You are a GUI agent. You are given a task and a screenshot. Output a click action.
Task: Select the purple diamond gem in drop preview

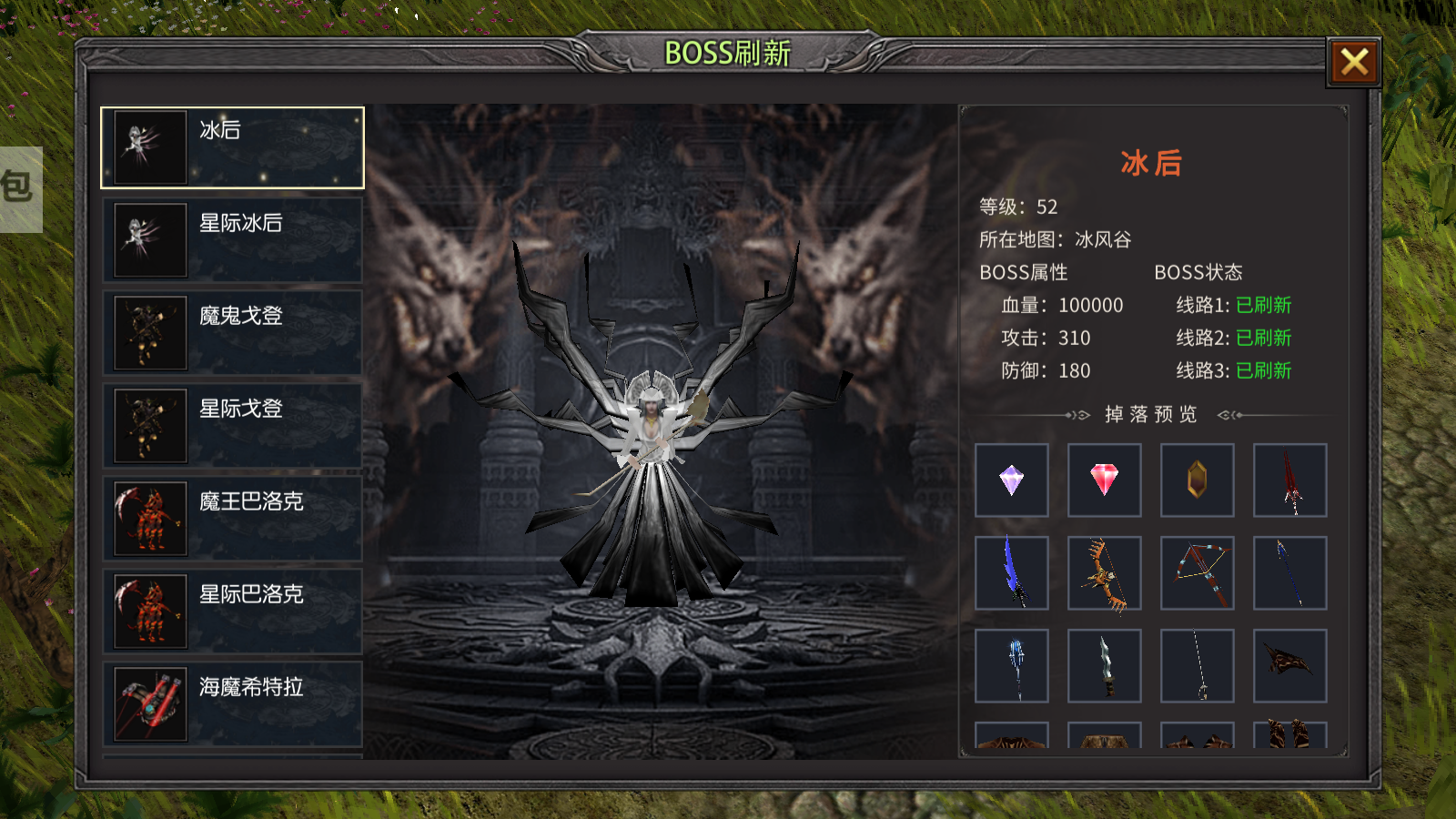1013,480
